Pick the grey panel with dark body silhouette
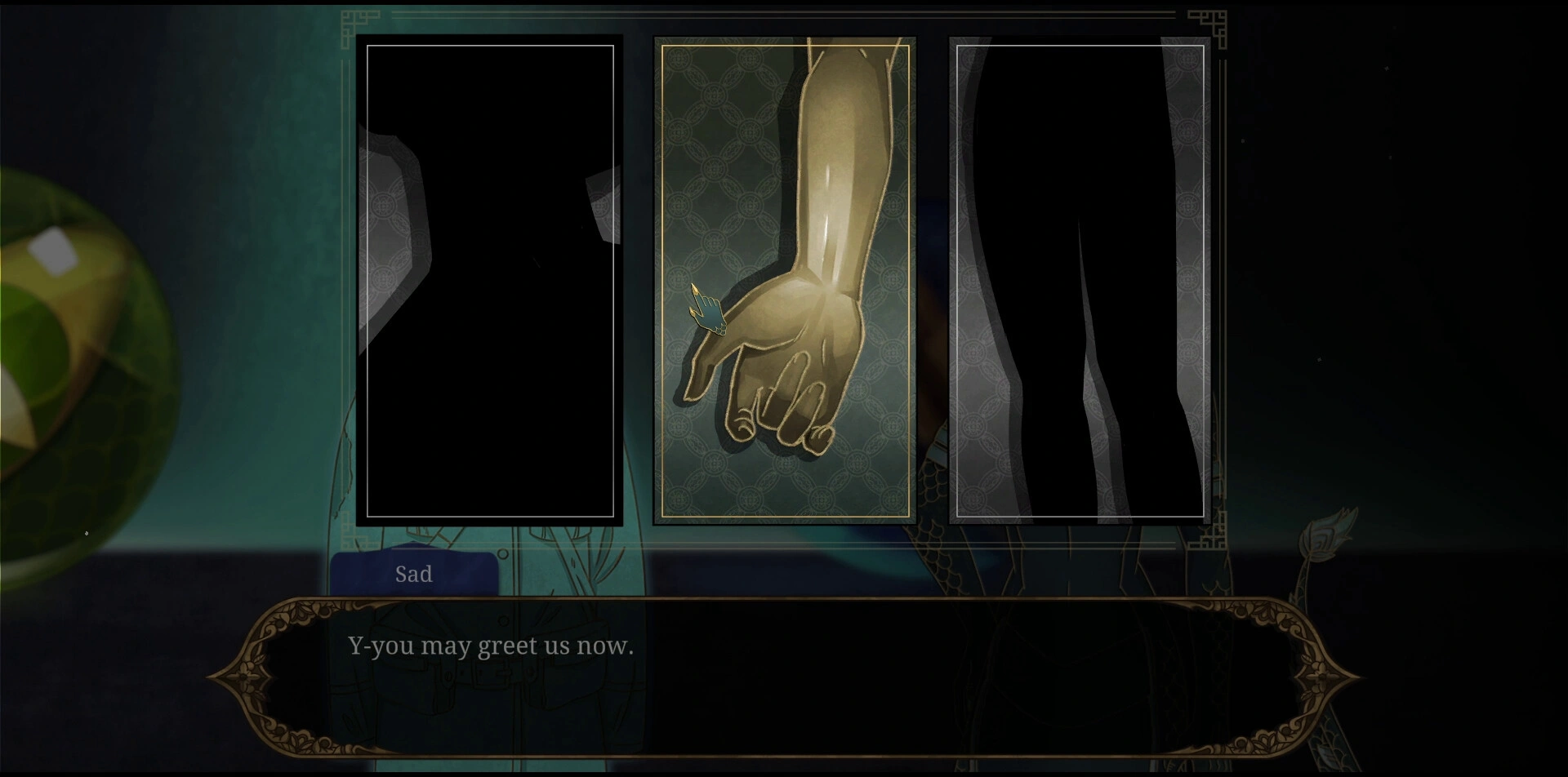Screen dimensions: 1568x777 [1080, 281]
